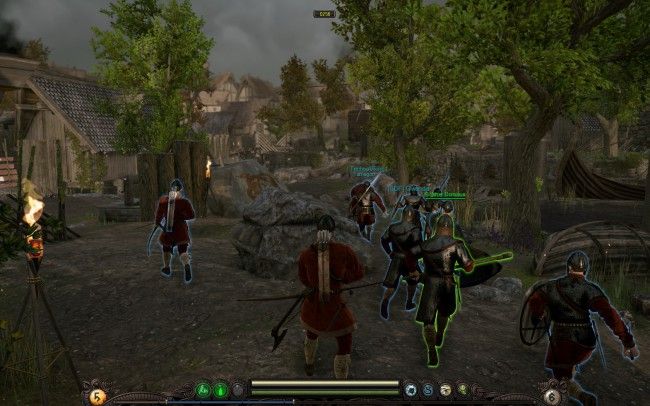Activate the pale white-blue round ability icon
The width and height of the screenshot is (650, 406).
tap(411, 388)
